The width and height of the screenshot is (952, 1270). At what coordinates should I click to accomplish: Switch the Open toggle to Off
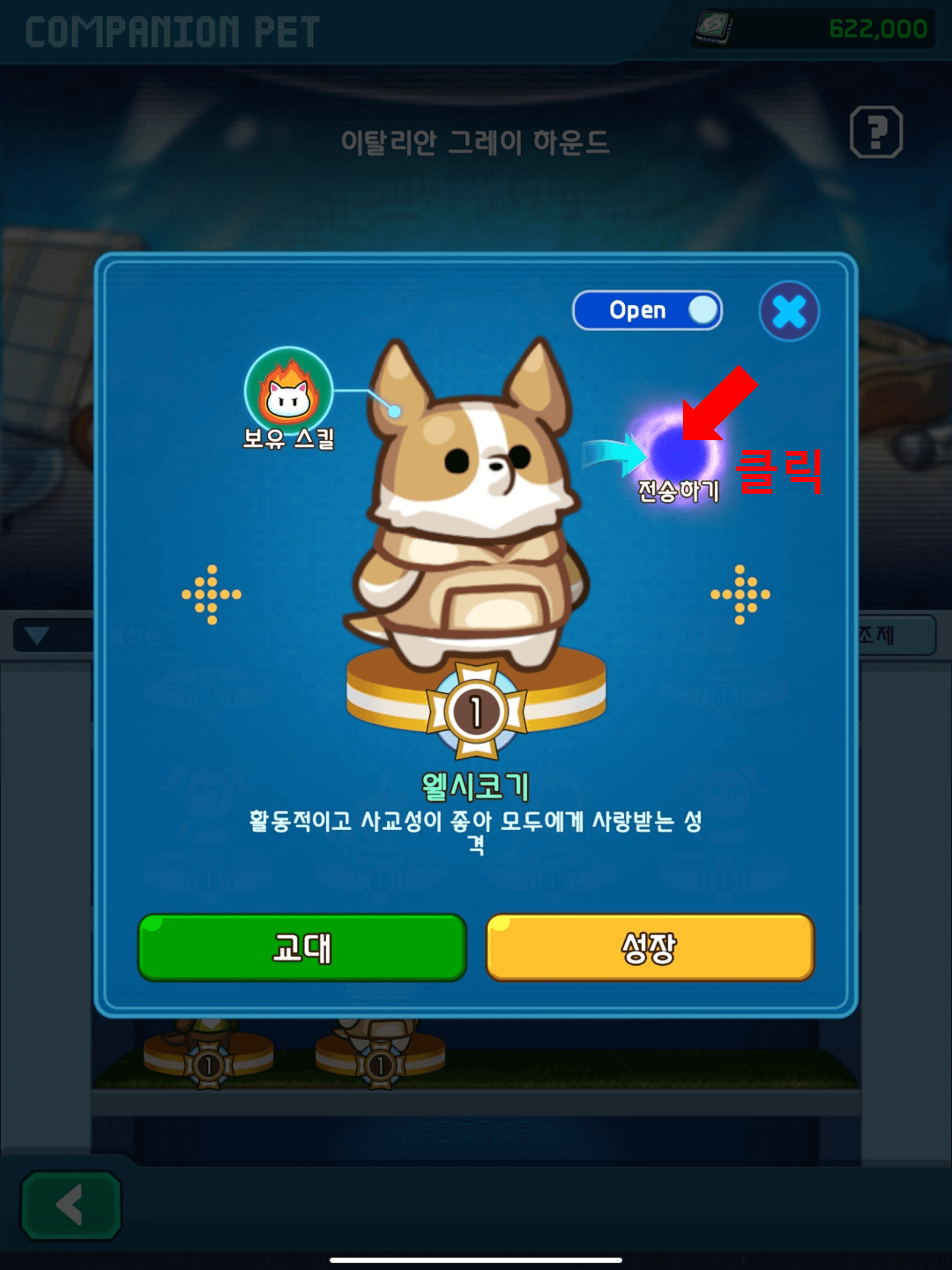tap(648, 310)
